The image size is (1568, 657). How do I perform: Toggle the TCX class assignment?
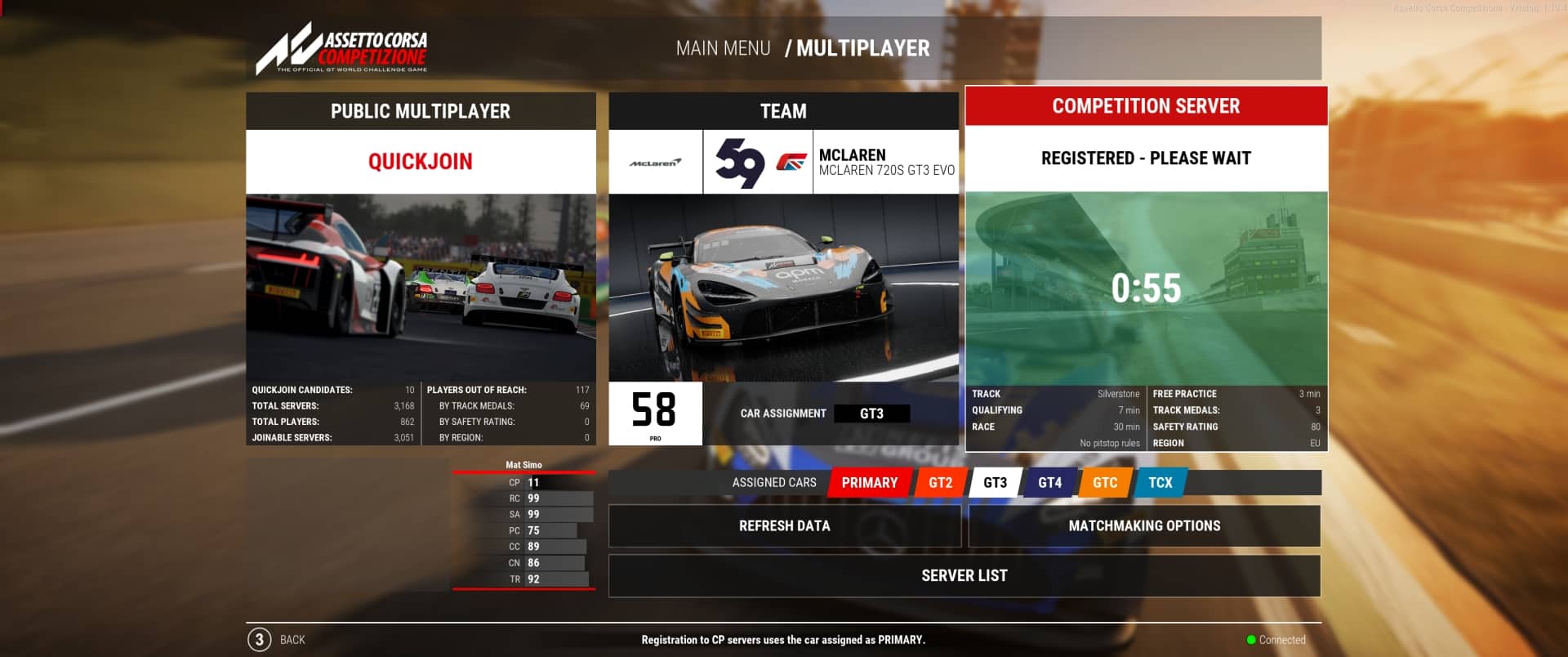(1159, 482)
